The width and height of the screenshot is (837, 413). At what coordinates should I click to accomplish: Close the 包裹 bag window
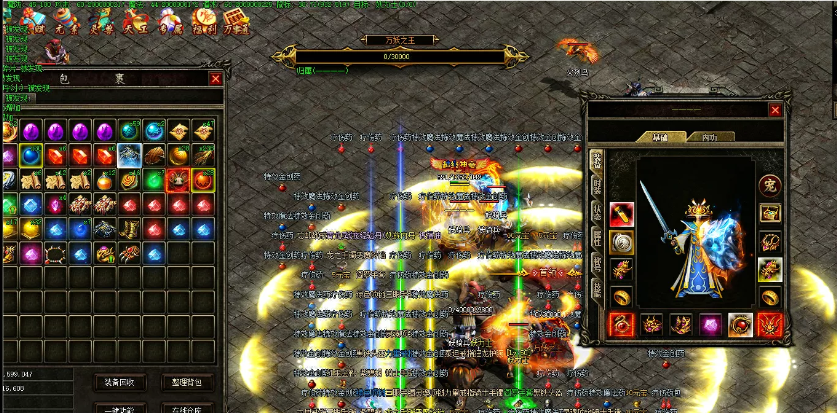coord(215,79)
